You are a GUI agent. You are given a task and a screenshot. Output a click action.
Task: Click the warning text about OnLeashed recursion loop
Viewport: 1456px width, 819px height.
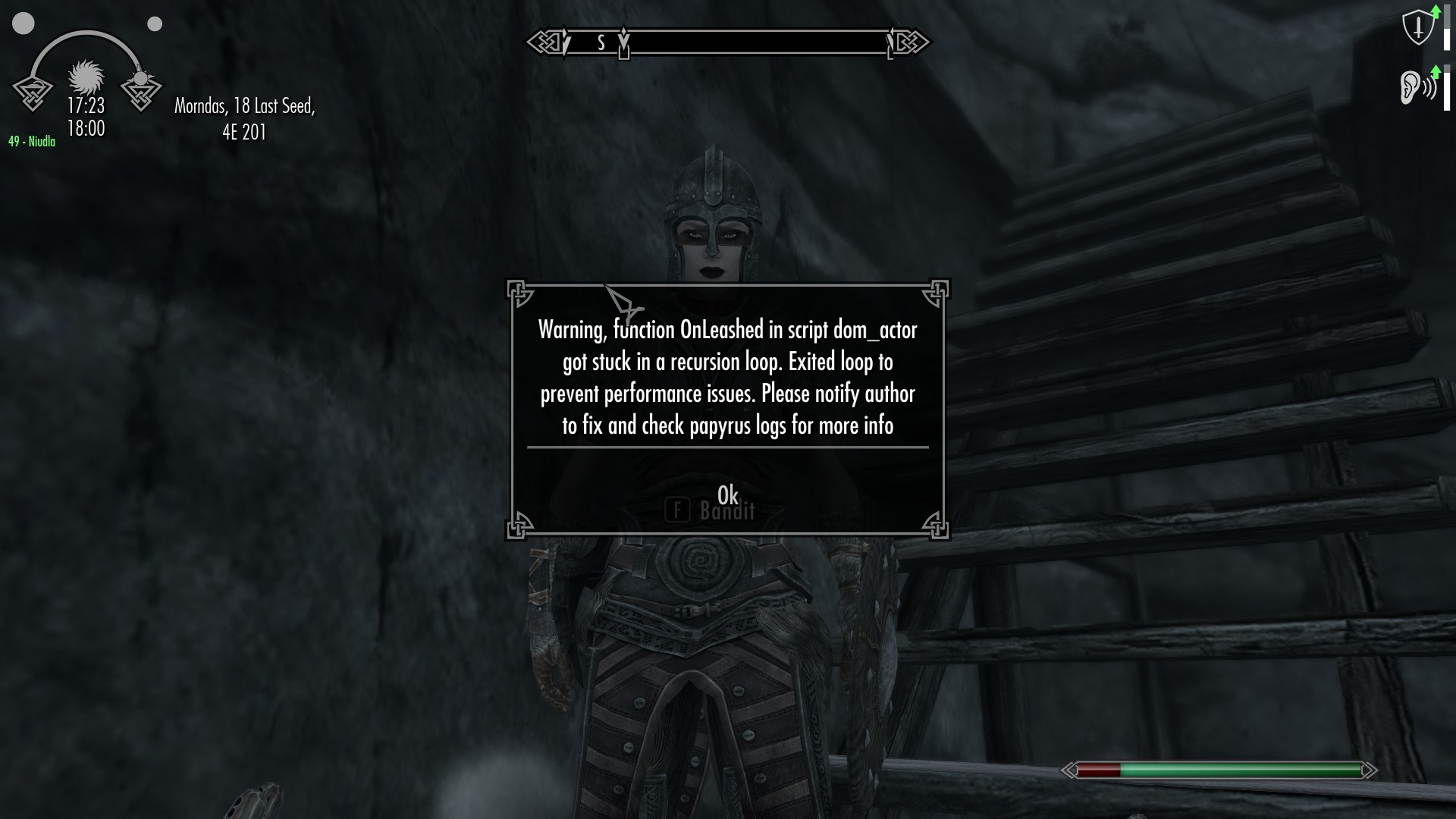tap(726, 378)
